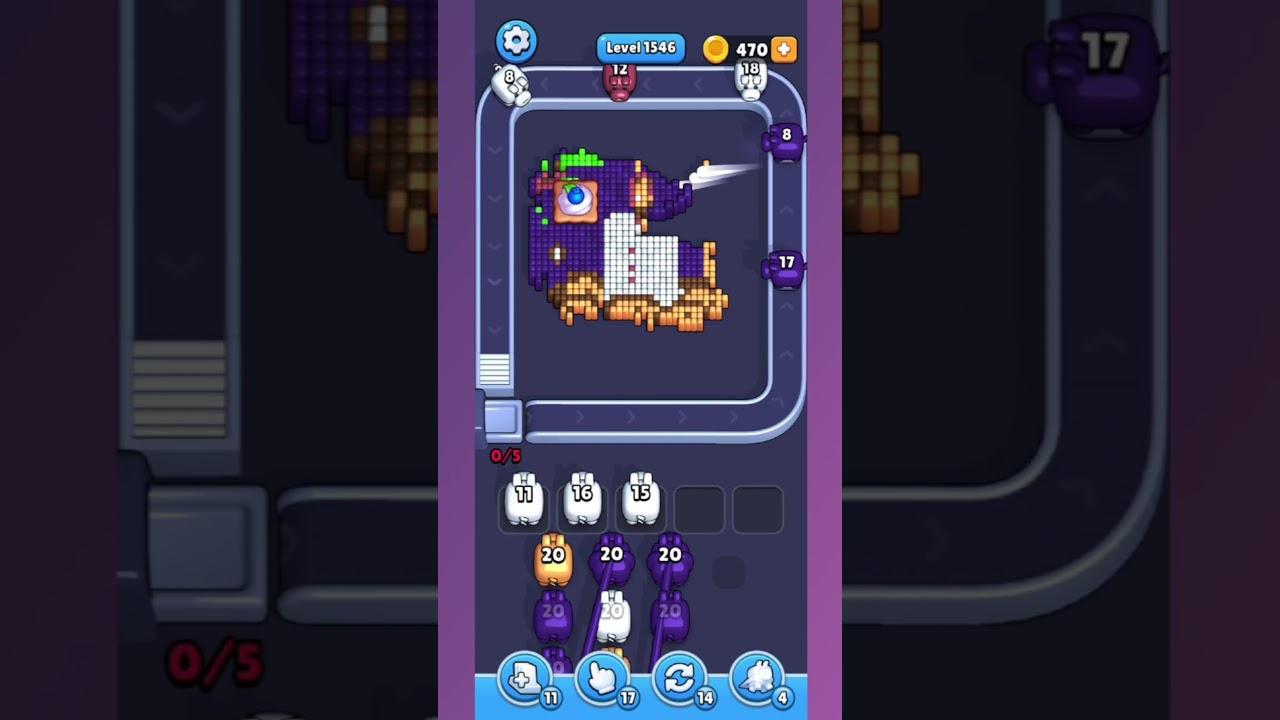Activate the hand tap booster showing 17

603,678
